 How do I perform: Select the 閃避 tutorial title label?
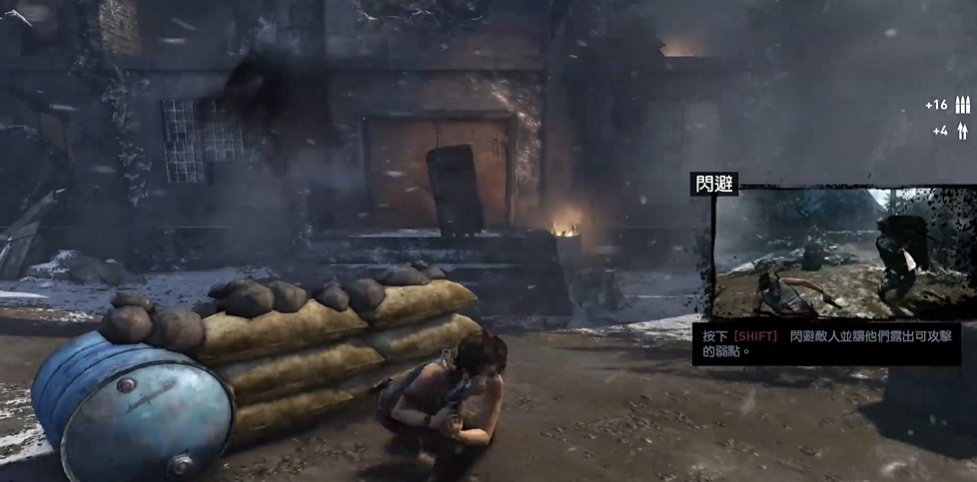click(x=713, y=184)
